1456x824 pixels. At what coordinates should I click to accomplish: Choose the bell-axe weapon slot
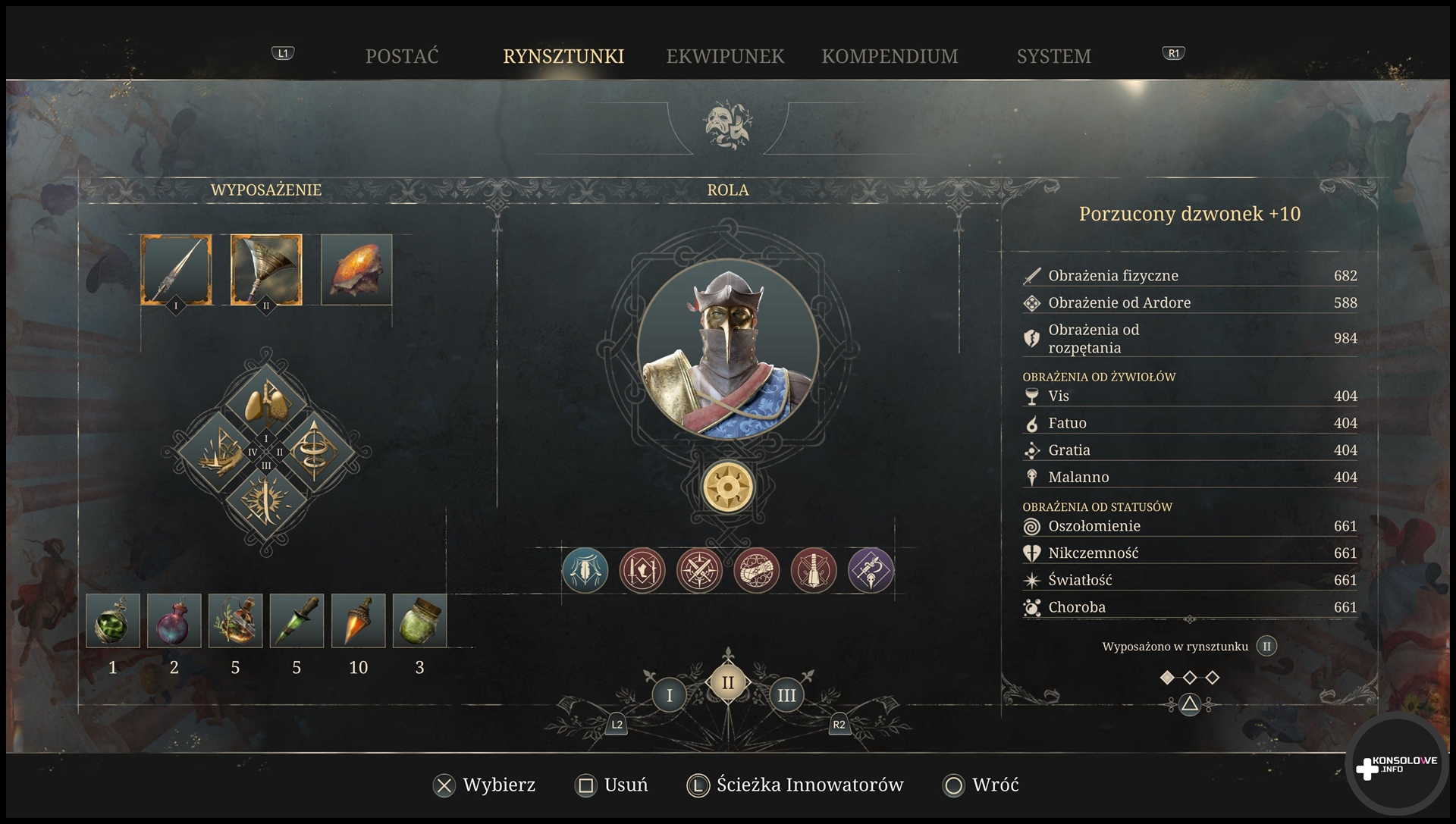(x=266, y=270)
